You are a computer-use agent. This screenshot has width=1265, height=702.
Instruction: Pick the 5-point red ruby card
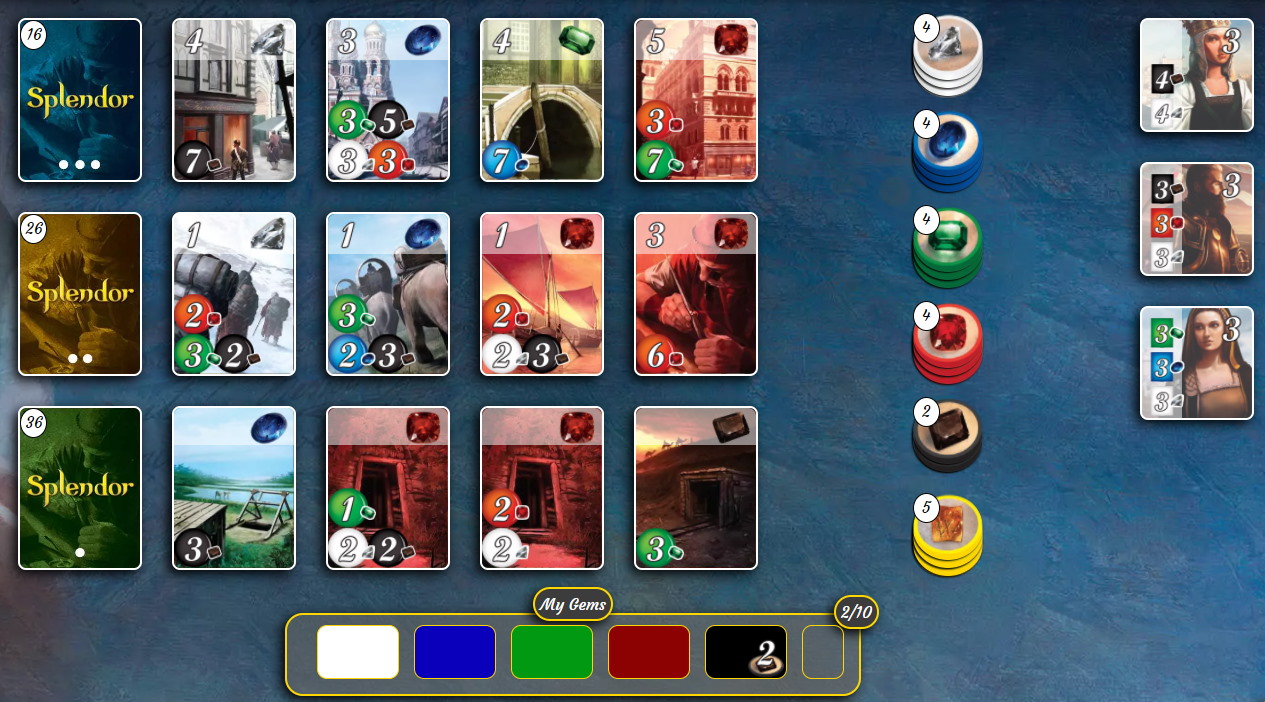(x=696, y=100)
